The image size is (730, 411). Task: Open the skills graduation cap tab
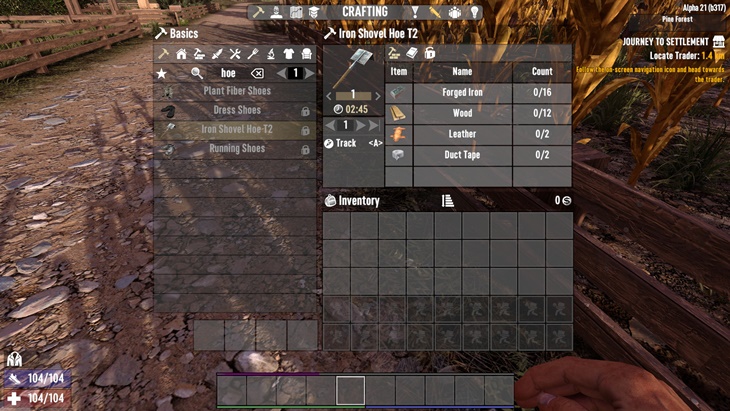coord(315,12)
